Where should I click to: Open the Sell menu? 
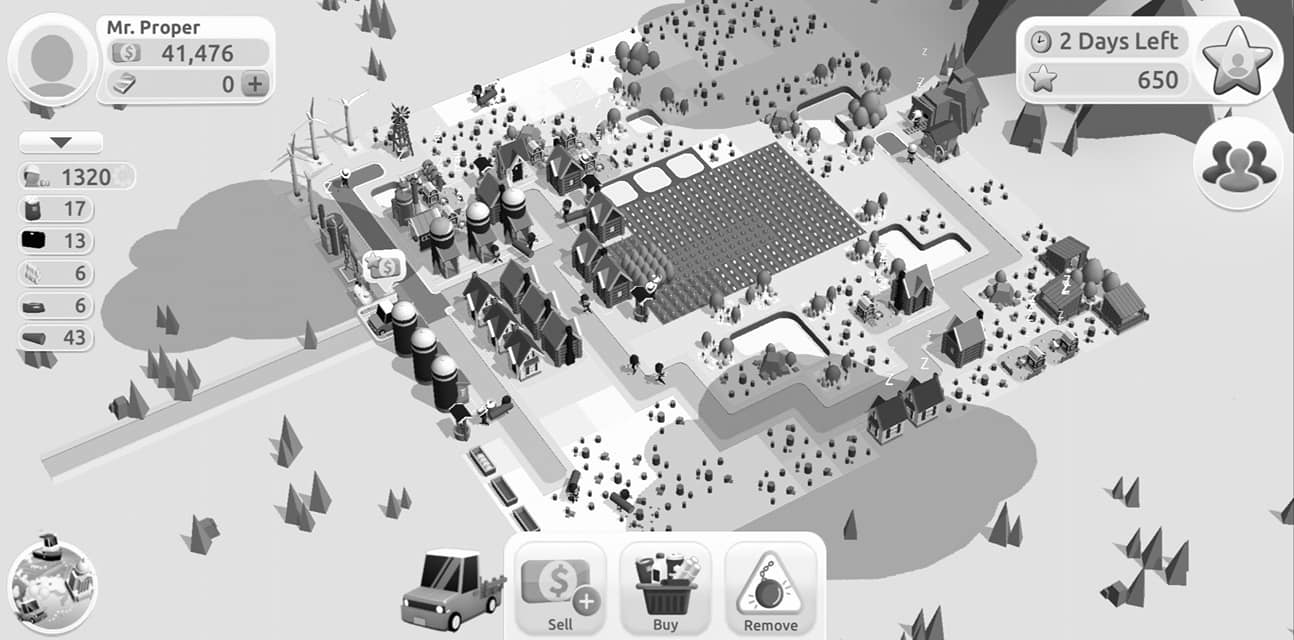click(560, 590)
